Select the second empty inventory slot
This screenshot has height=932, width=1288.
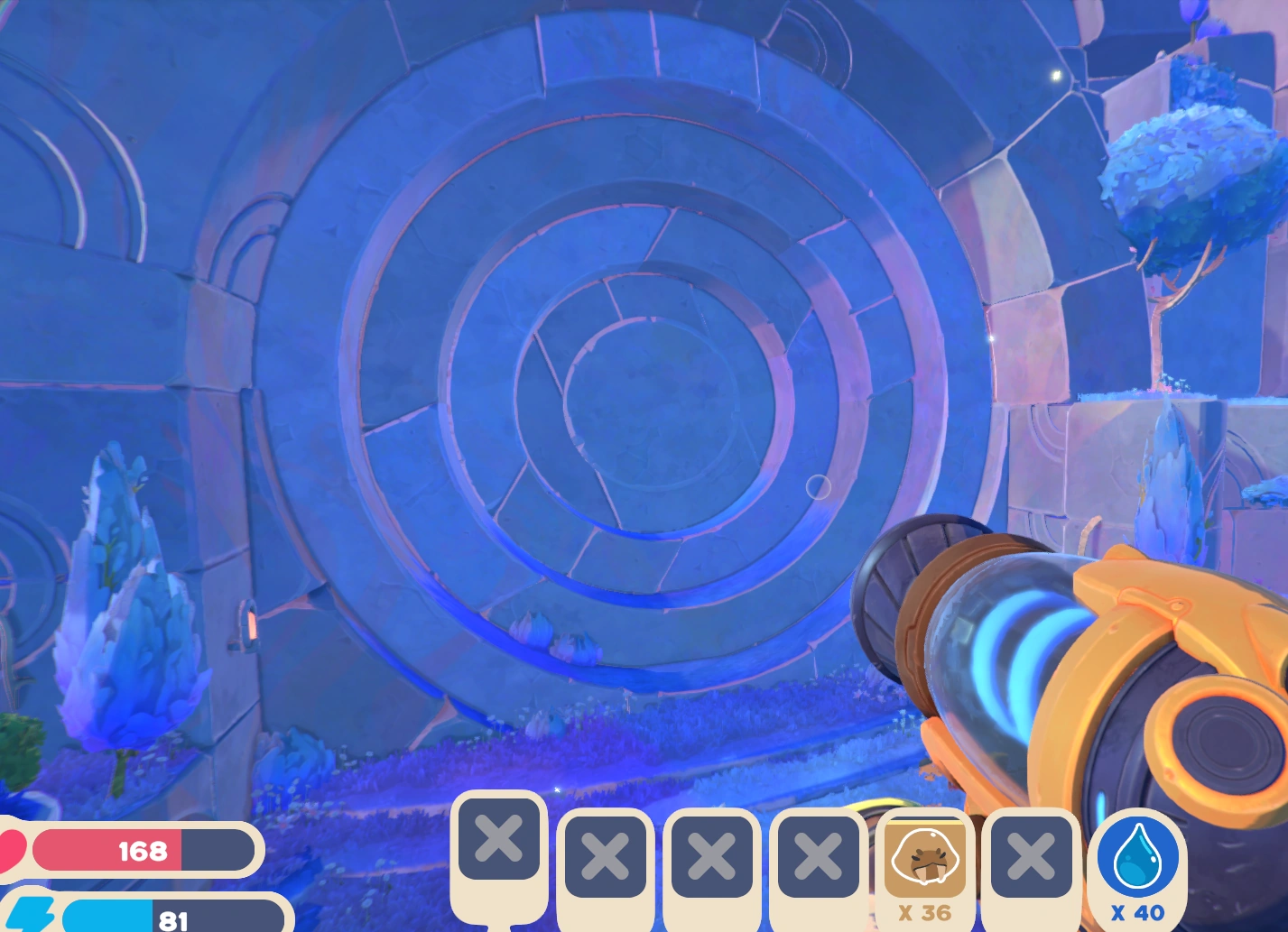point(605,857)
